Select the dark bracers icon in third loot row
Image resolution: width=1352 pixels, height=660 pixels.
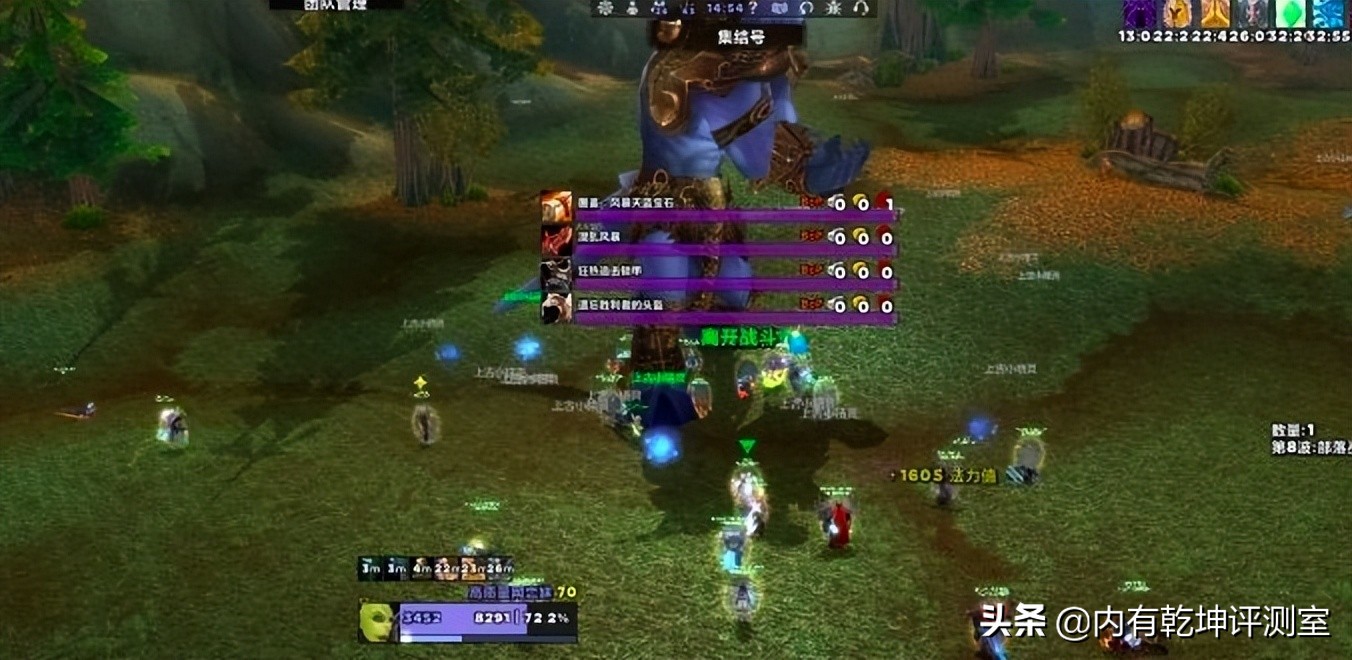click(557, 274)
